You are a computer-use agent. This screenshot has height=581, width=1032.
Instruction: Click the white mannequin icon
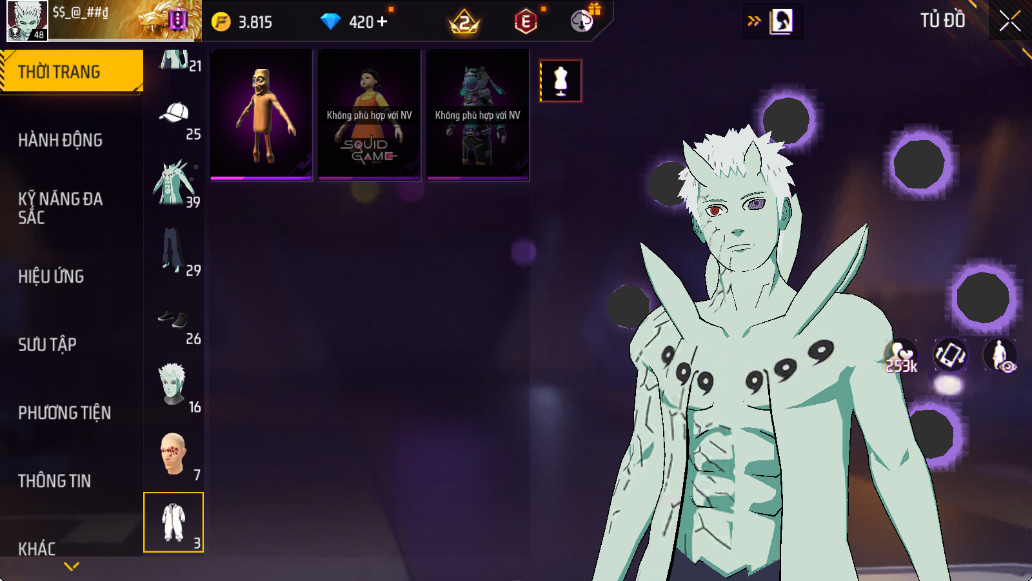click(x=561, y=81)
